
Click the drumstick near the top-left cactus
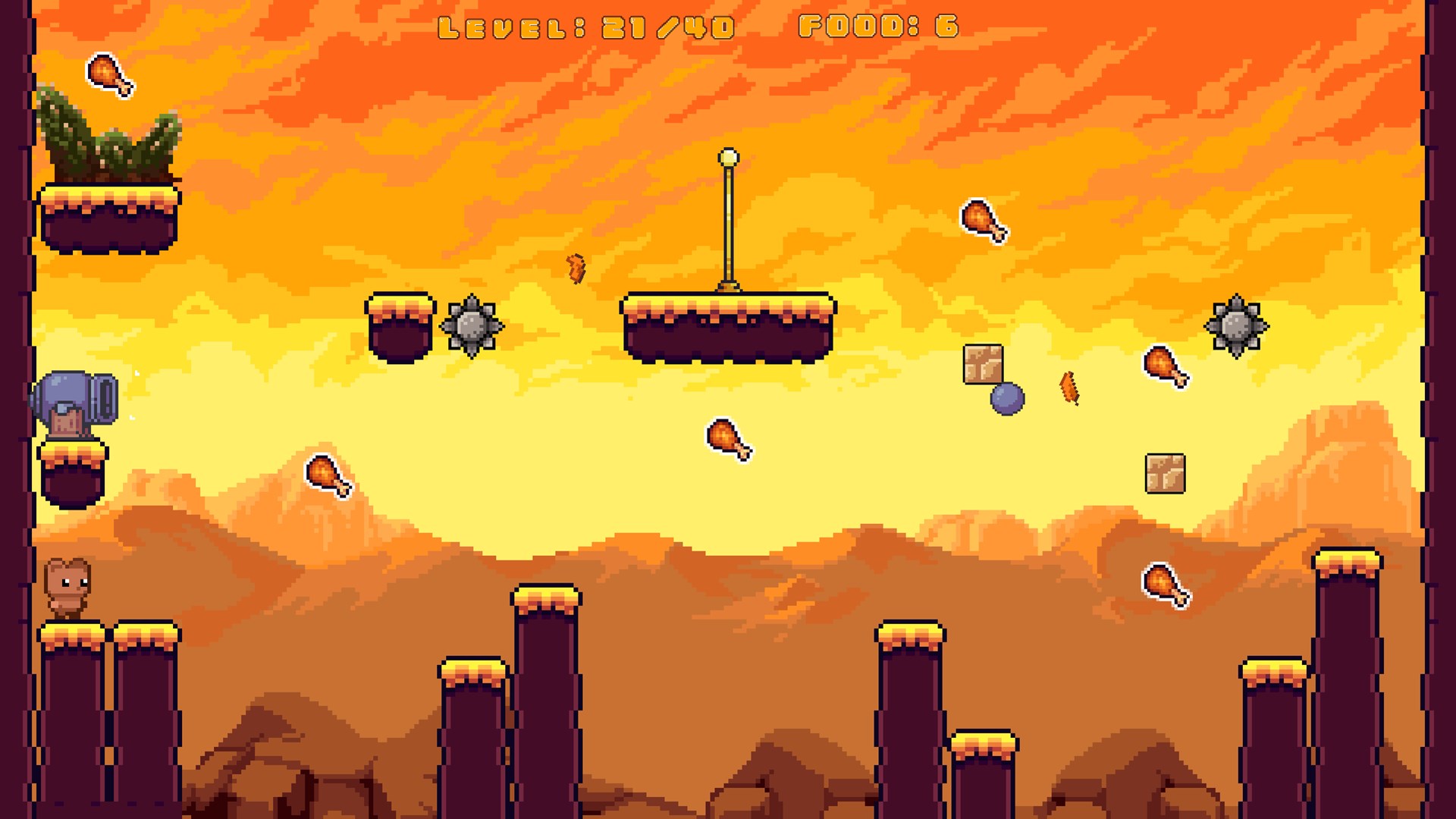(110, 76)
